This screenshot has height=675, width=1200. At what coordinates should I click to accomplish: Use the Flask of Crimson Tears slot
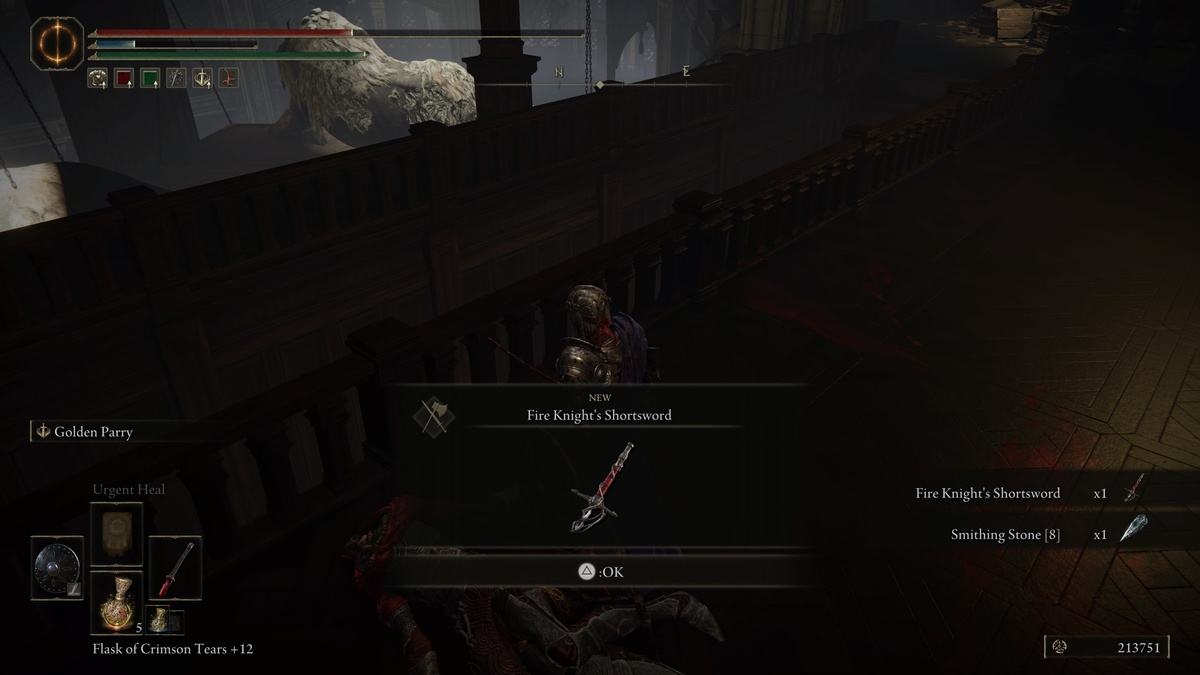click(117, 602)
